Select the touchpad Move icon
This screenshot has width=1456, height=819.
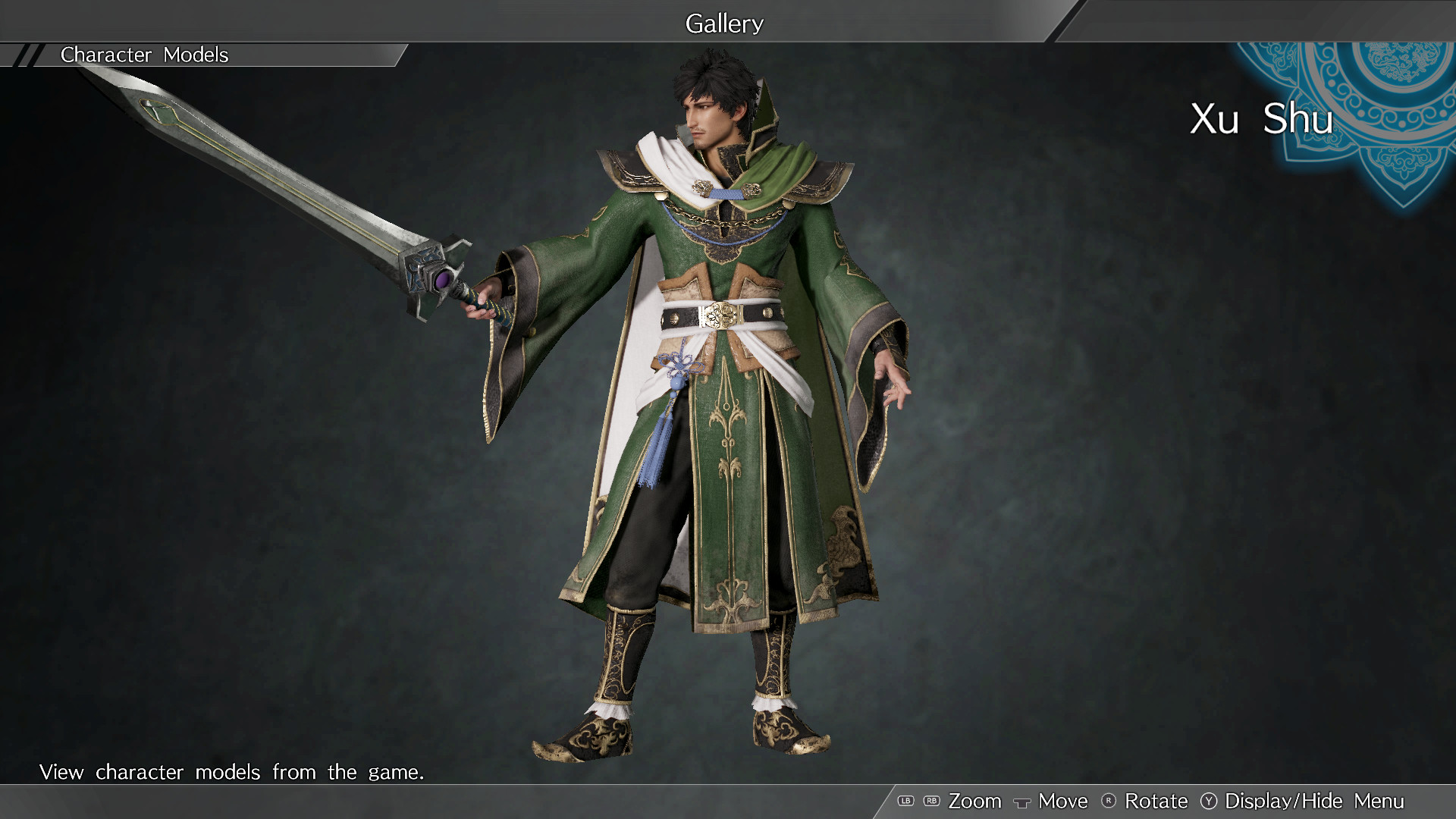1021,802
